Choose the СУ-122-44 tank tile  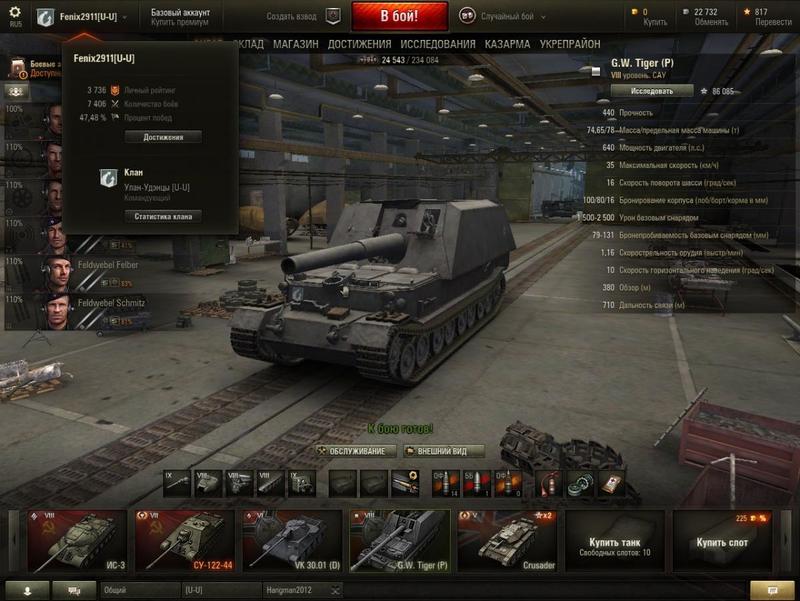click(x=184, y=540)
